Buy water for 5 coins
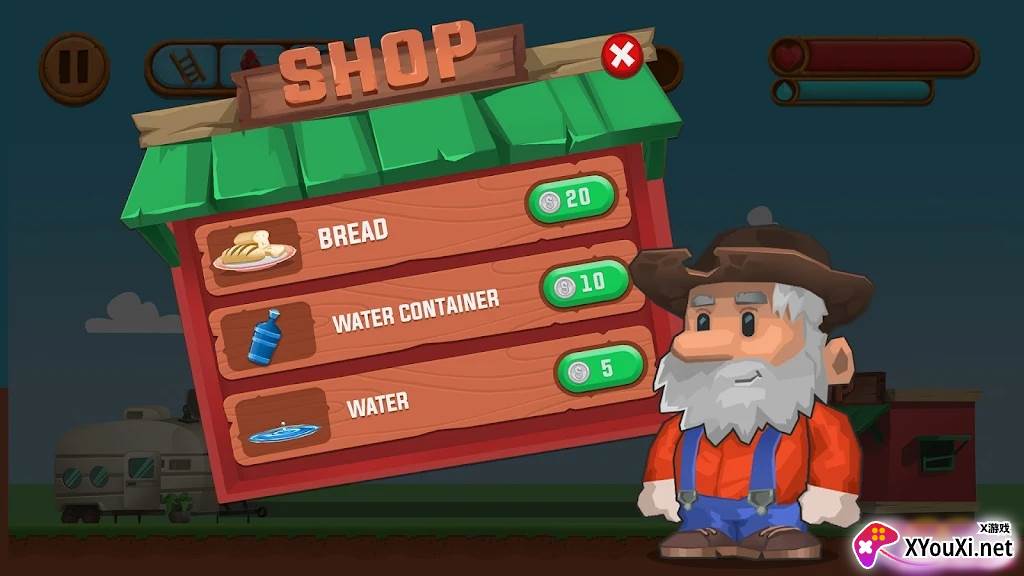Screen dimensions: 1024x576 pyautogui.click(x=599, y=369)
